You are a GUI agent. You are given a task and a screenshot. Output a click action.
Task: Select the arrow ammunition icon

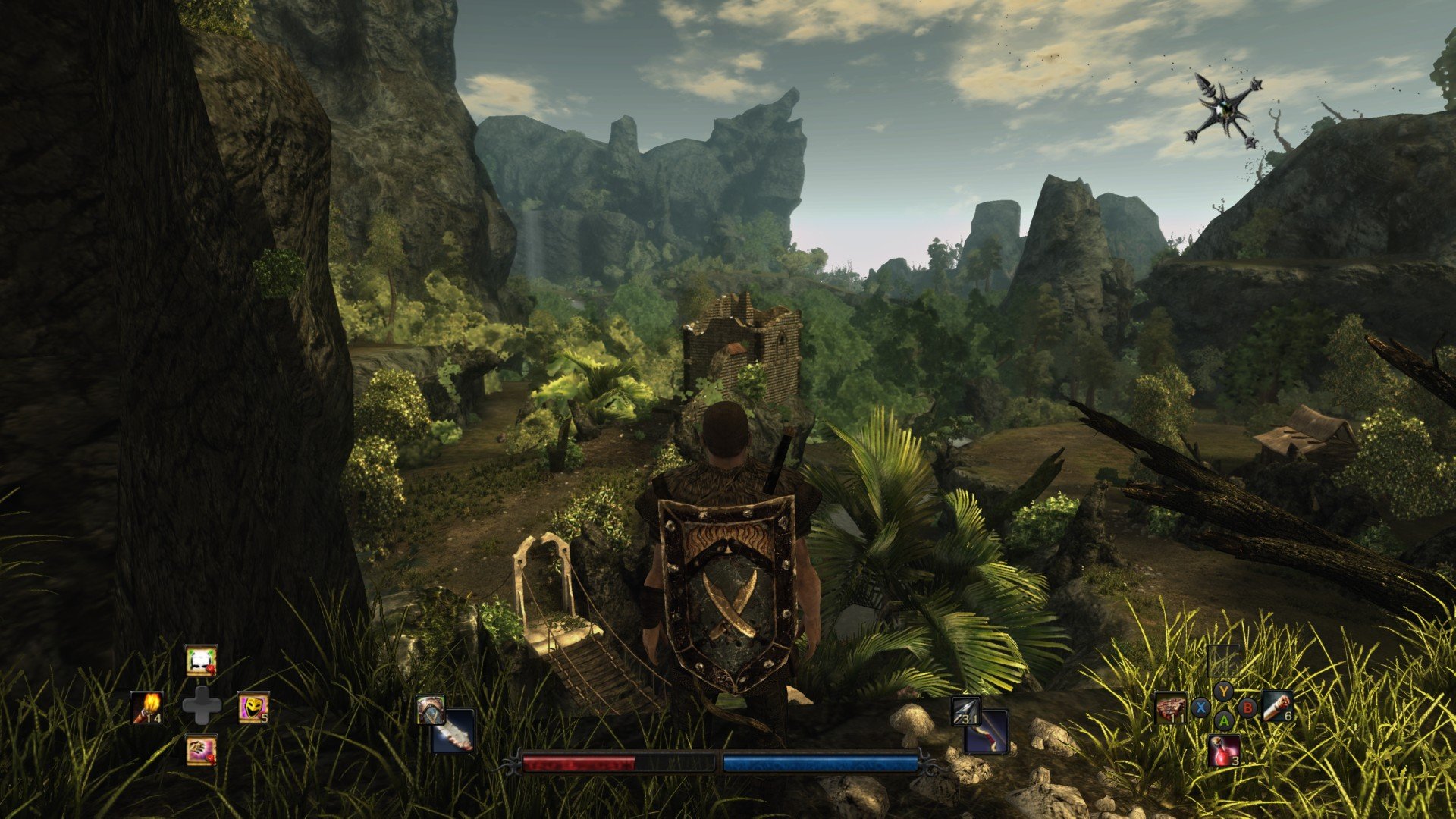[966, 711]
